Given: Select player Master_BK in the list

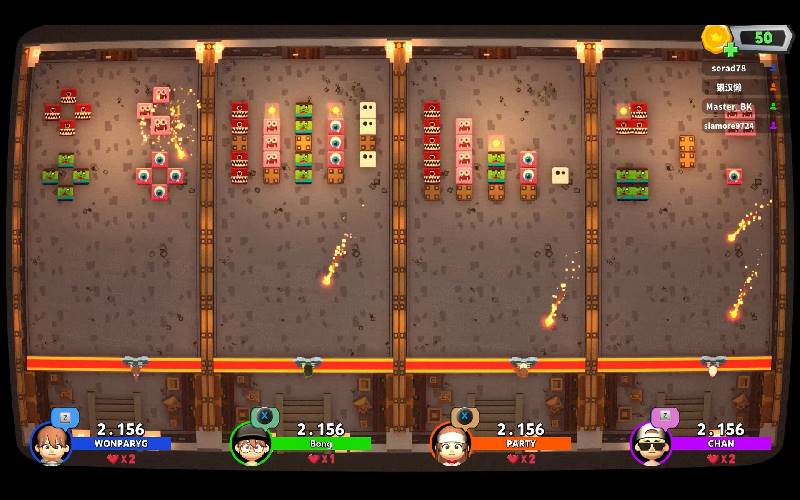Looking at the screenshot, I should [729, 106].
